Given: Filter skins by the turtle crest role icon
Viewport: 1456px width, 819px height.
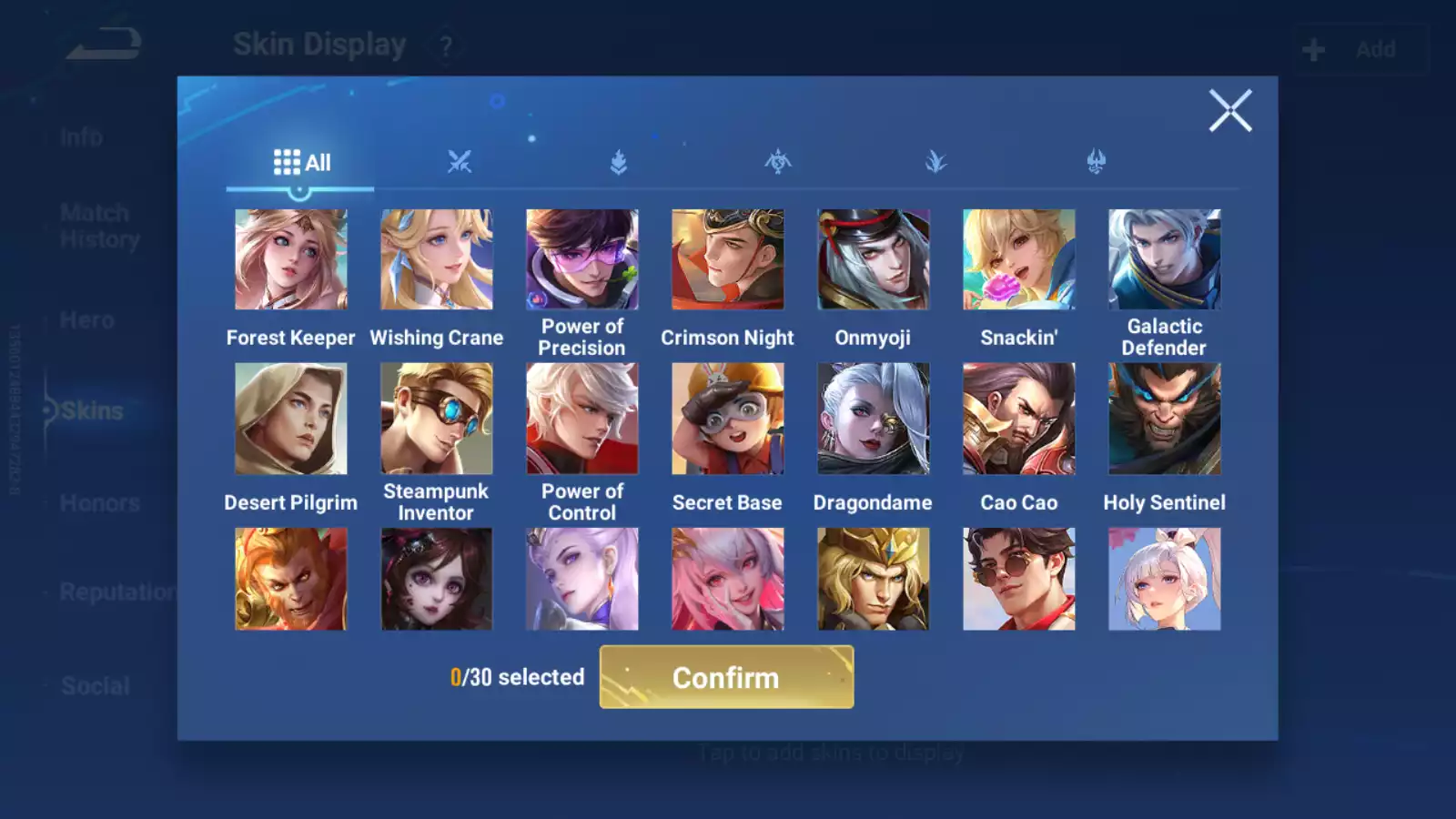Looking at the screenshot, I should 779,162.
